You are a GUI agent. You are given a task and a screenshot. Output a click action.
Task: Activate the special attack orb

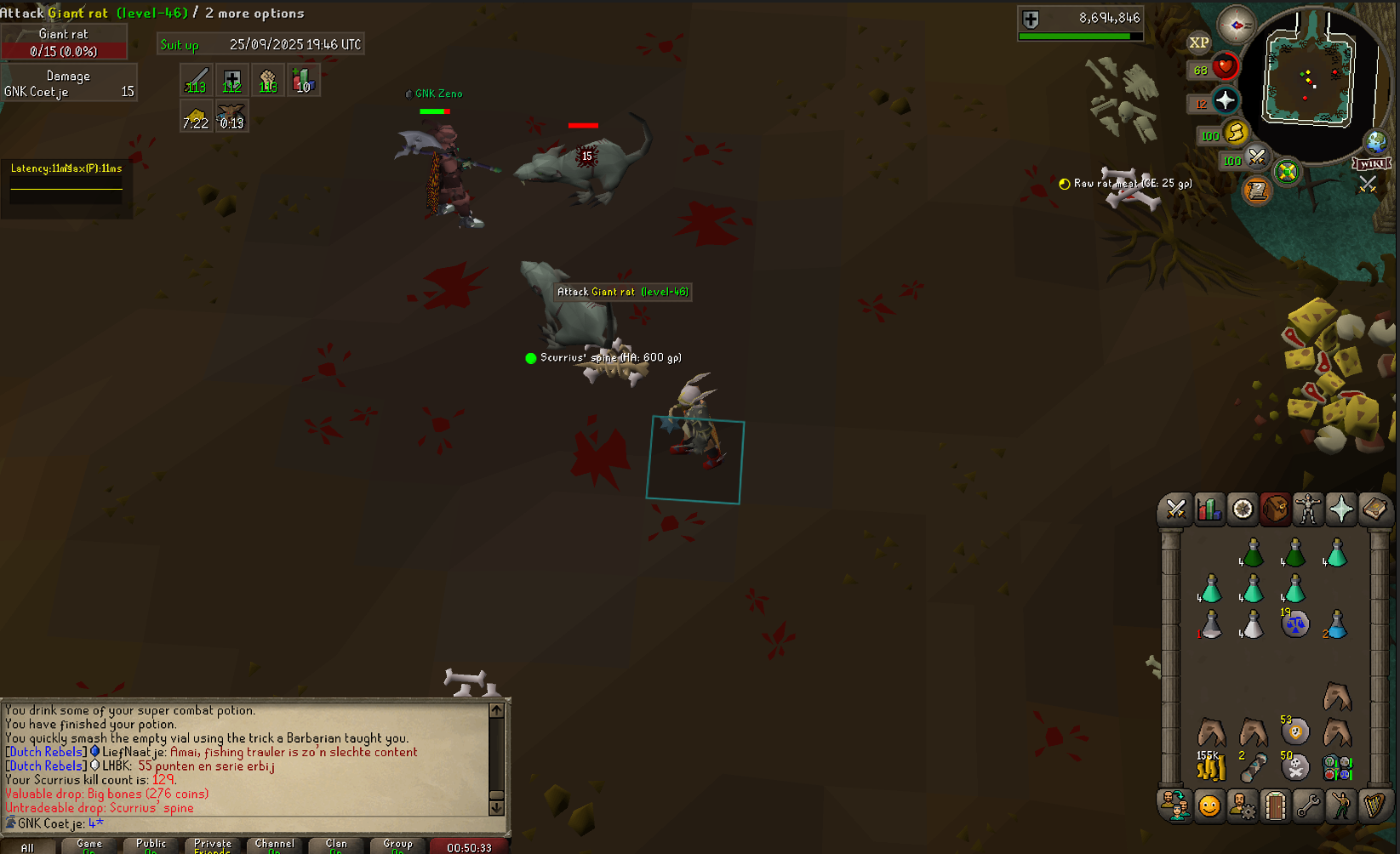1257,157
